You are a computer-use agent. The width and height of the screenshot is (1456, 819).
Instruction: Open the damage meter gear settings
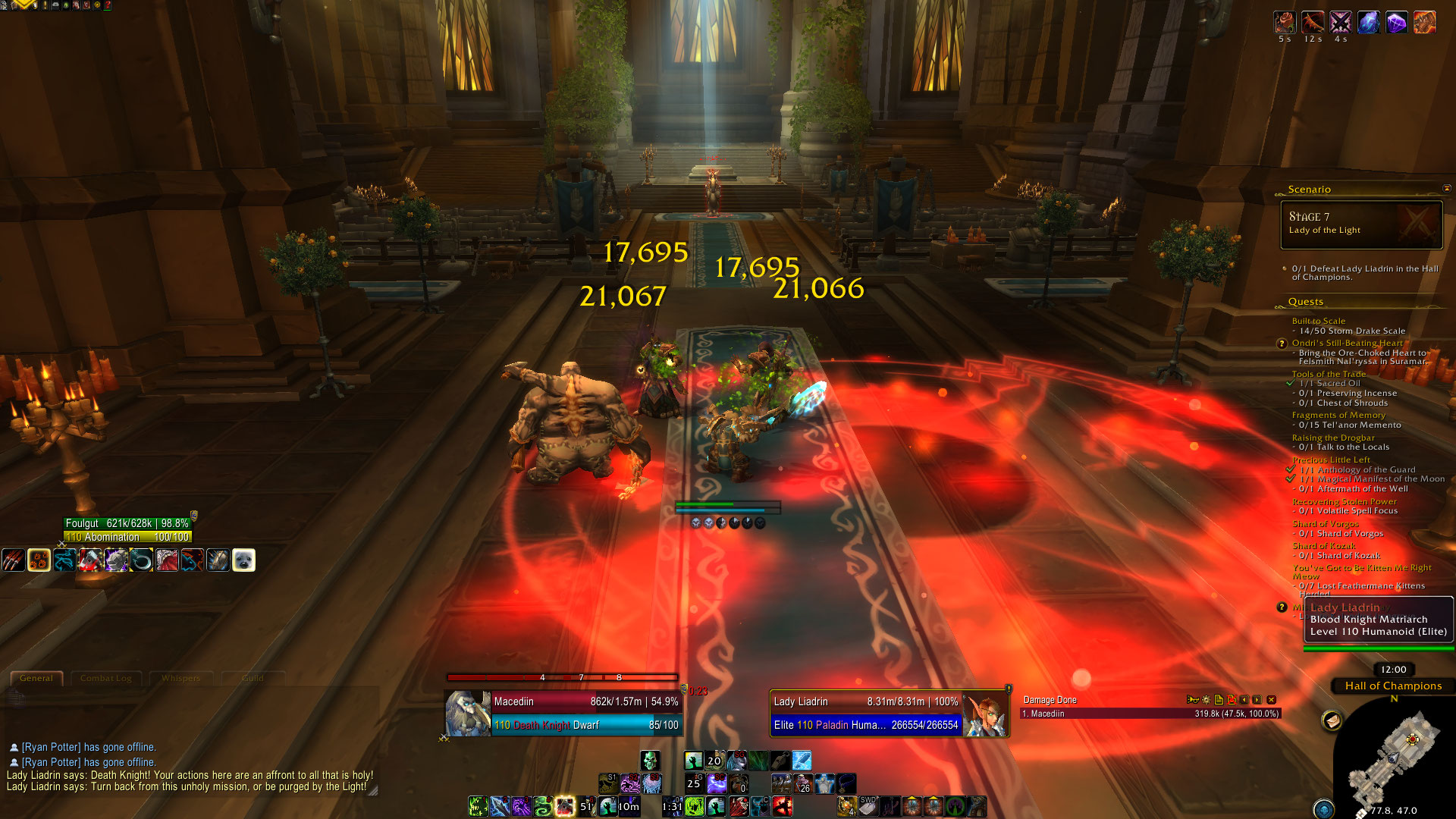pos(1206,700)
